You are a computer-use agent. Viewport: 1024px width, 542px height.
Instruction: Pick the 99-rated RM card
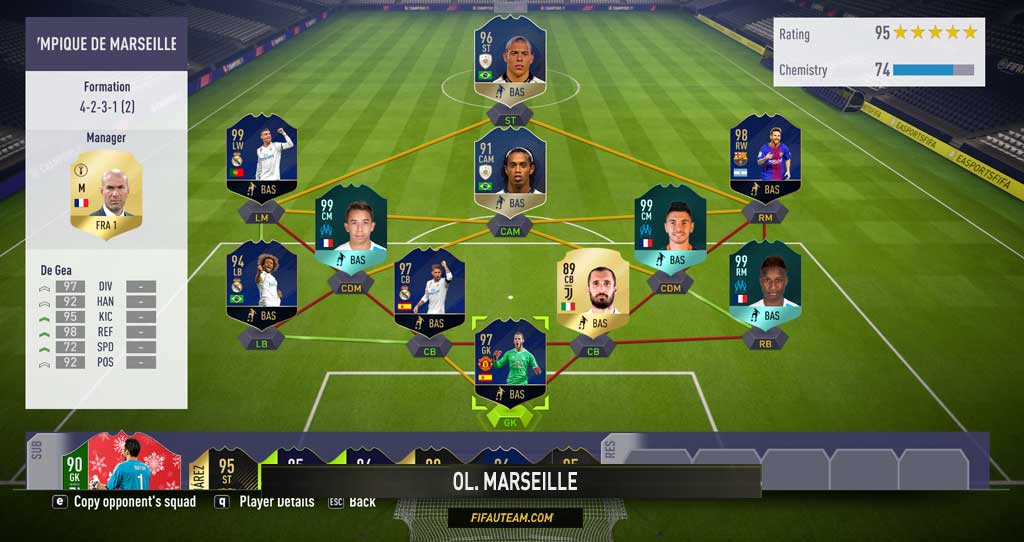pos(765,284)
